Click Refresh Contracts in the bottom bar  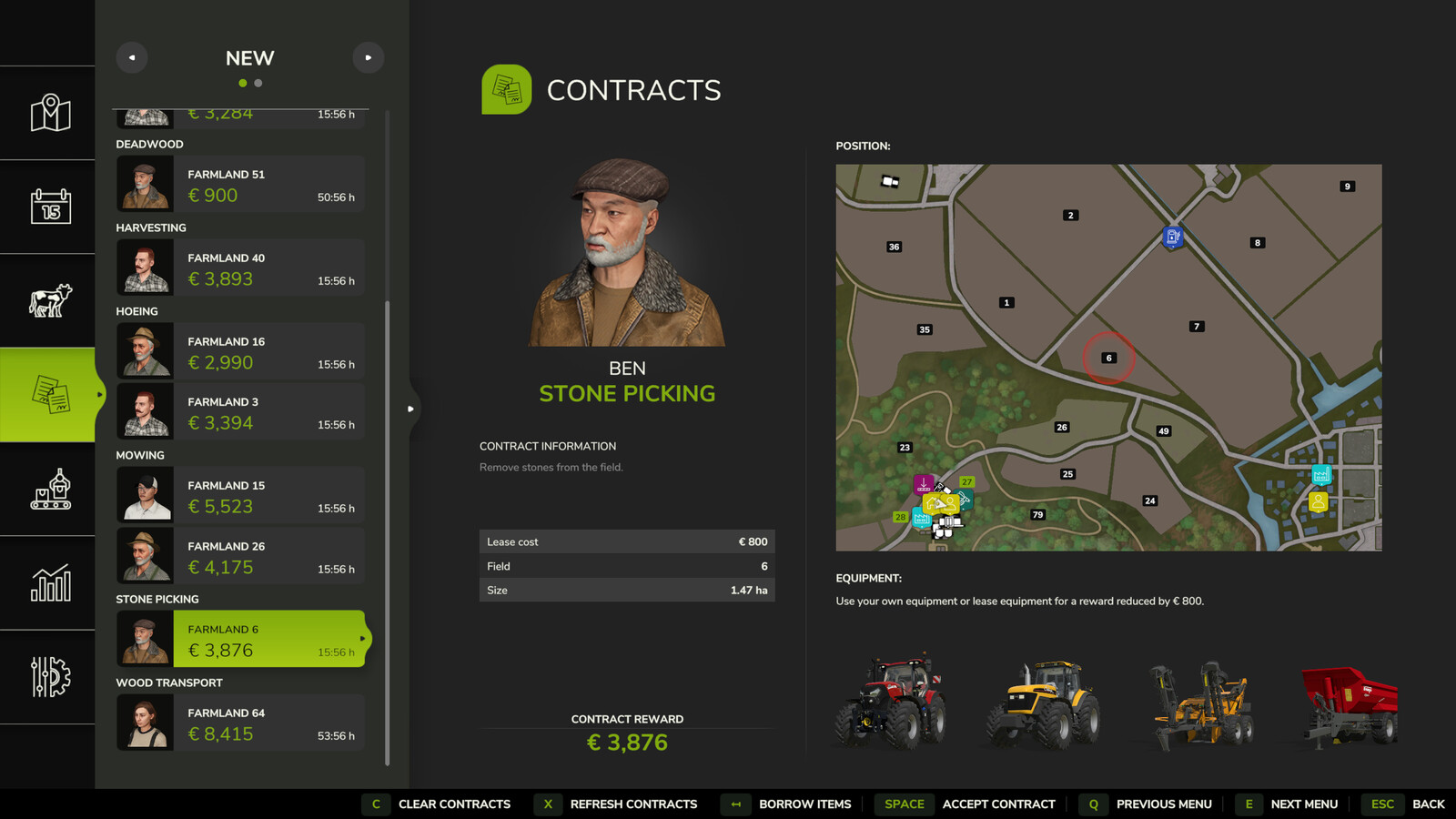pyautogui.click(x=632, y=804)
